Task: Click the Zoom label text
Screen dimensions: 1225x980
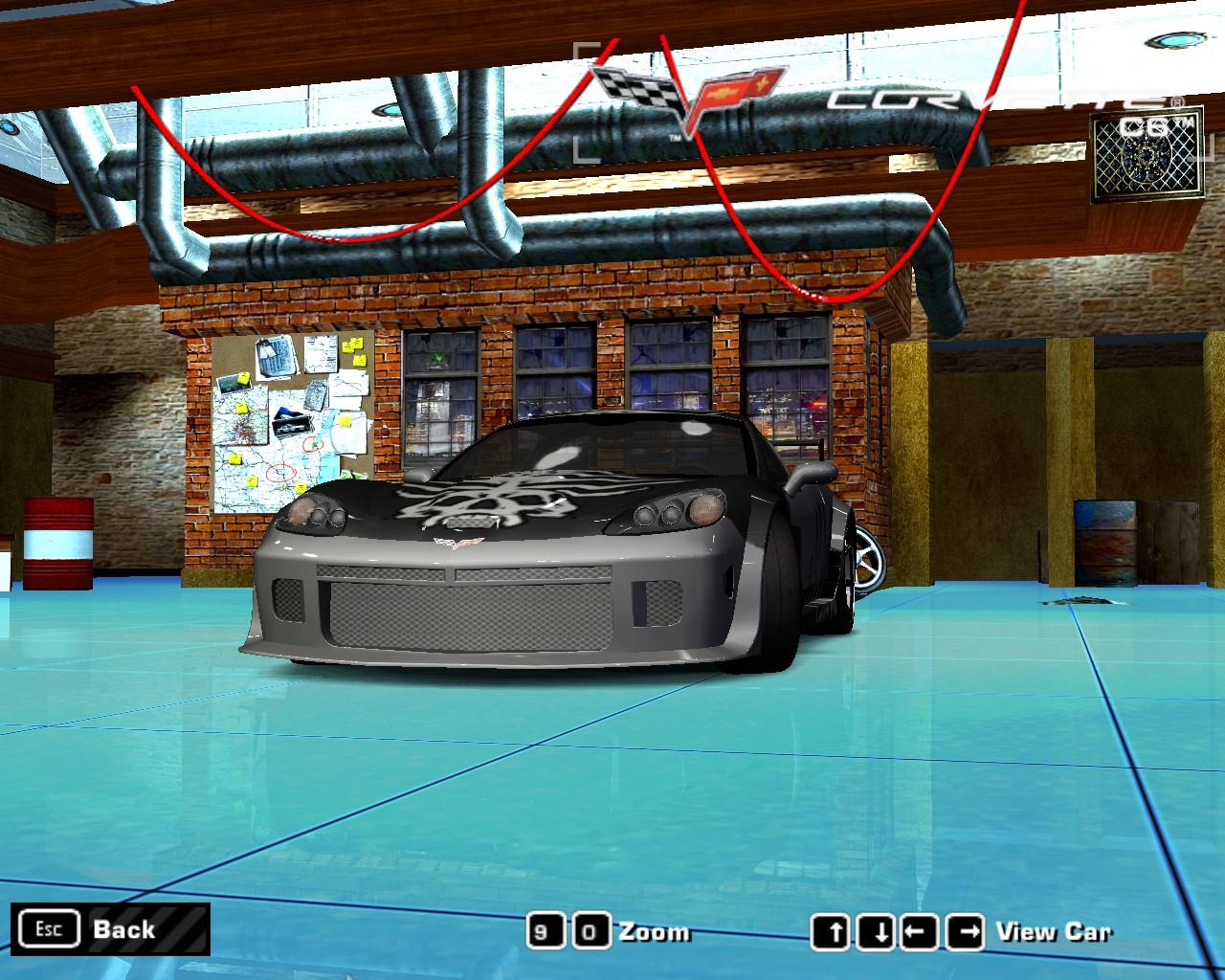Action: point(656,929)
